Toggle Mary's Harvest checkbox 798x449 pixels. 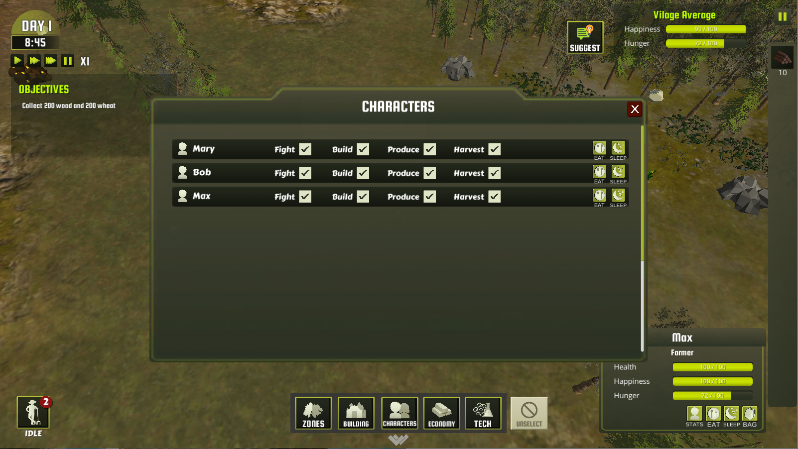pos(494,149)
